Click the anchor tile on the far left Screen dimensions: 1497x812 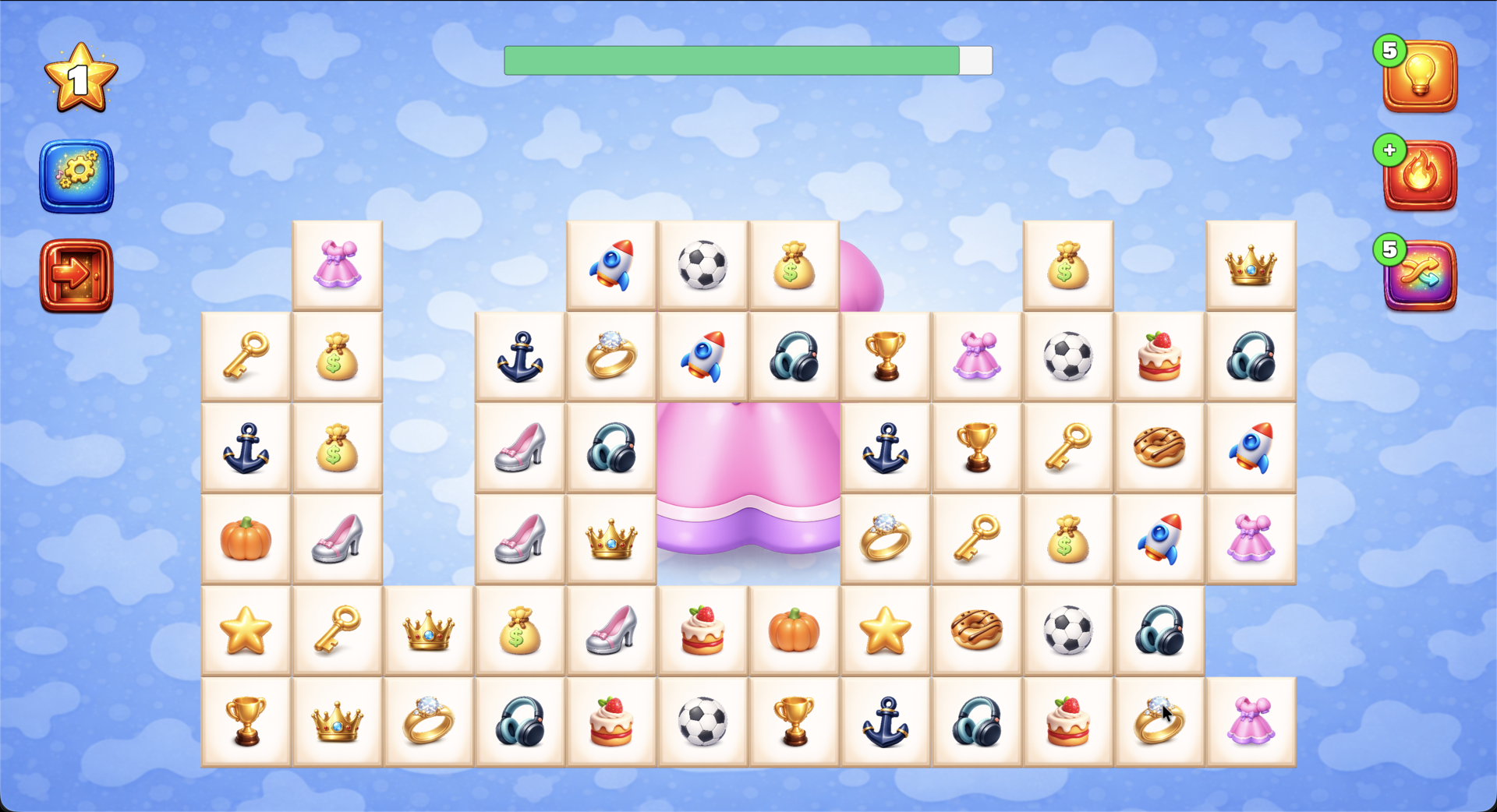tap(246, 447)
